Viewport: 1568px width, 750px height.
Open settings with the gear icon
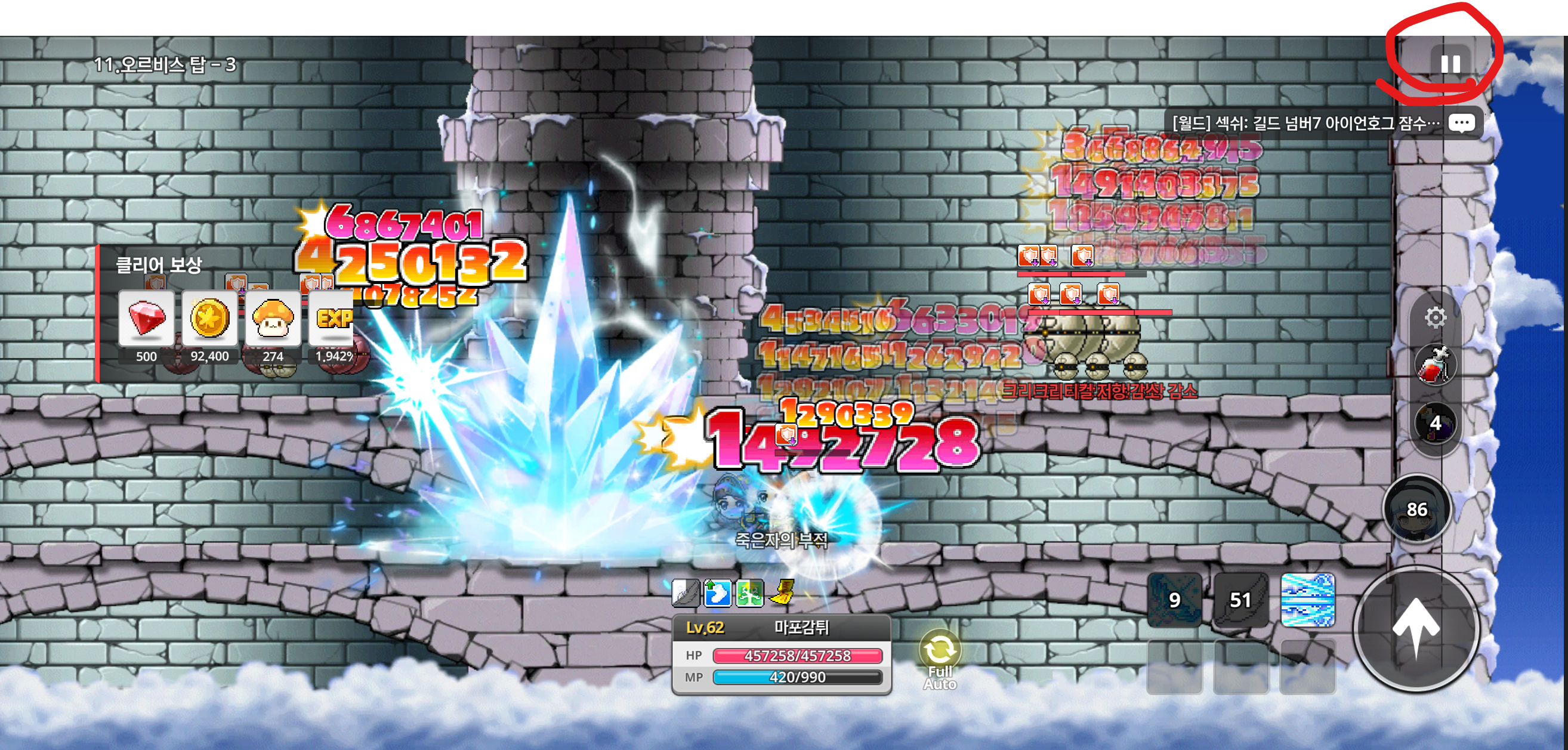pos(1436,317)
